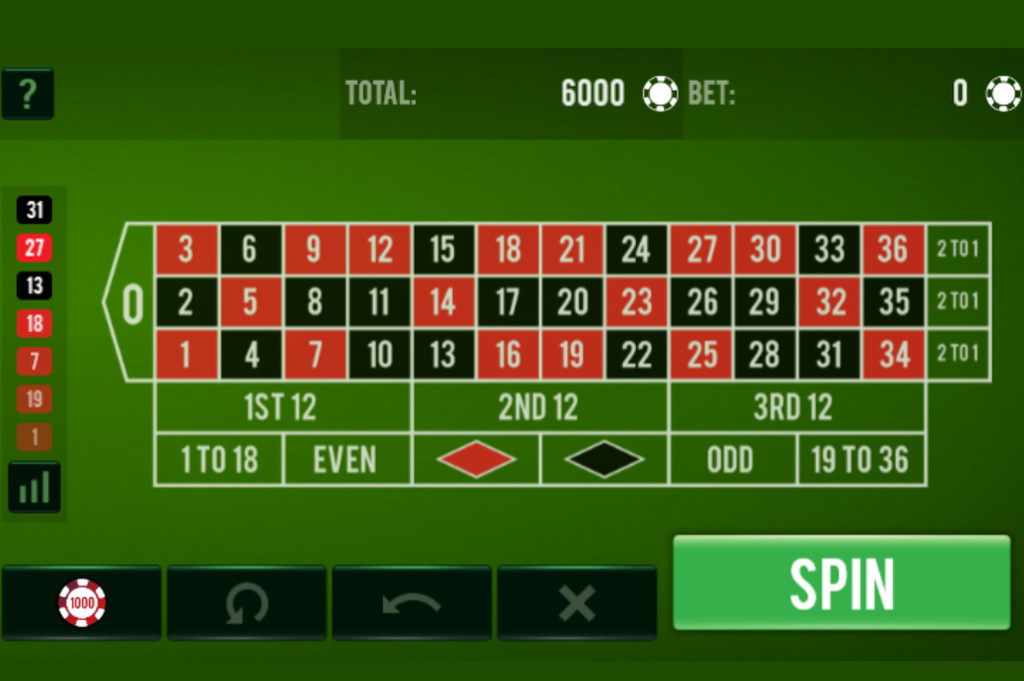Choose the 1 TO 18 low bet
The image size is (1024, 681).
point(219,460)
